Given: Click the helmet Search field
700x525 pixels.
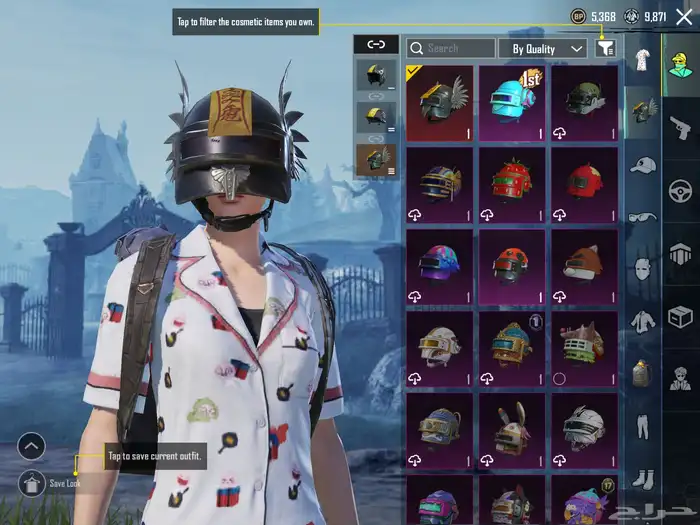Looking at the screenshot, I should coord(451,48).
